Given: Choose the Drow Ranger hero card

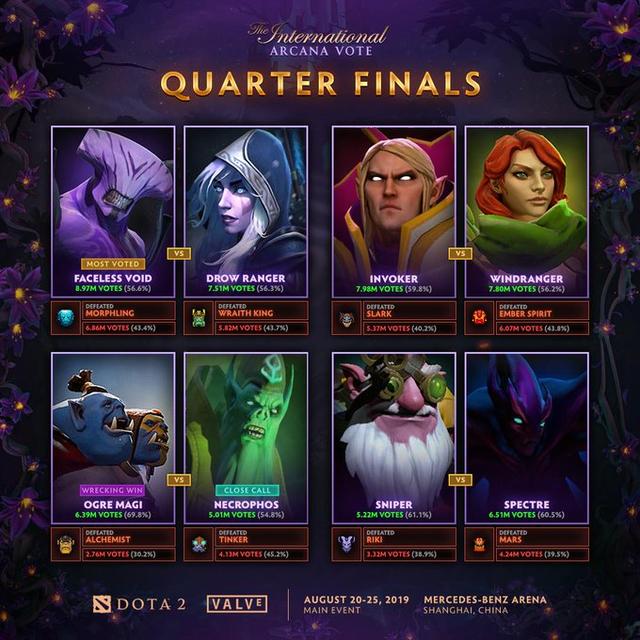Looking at the screenshot, I should (x=246, y=210).
